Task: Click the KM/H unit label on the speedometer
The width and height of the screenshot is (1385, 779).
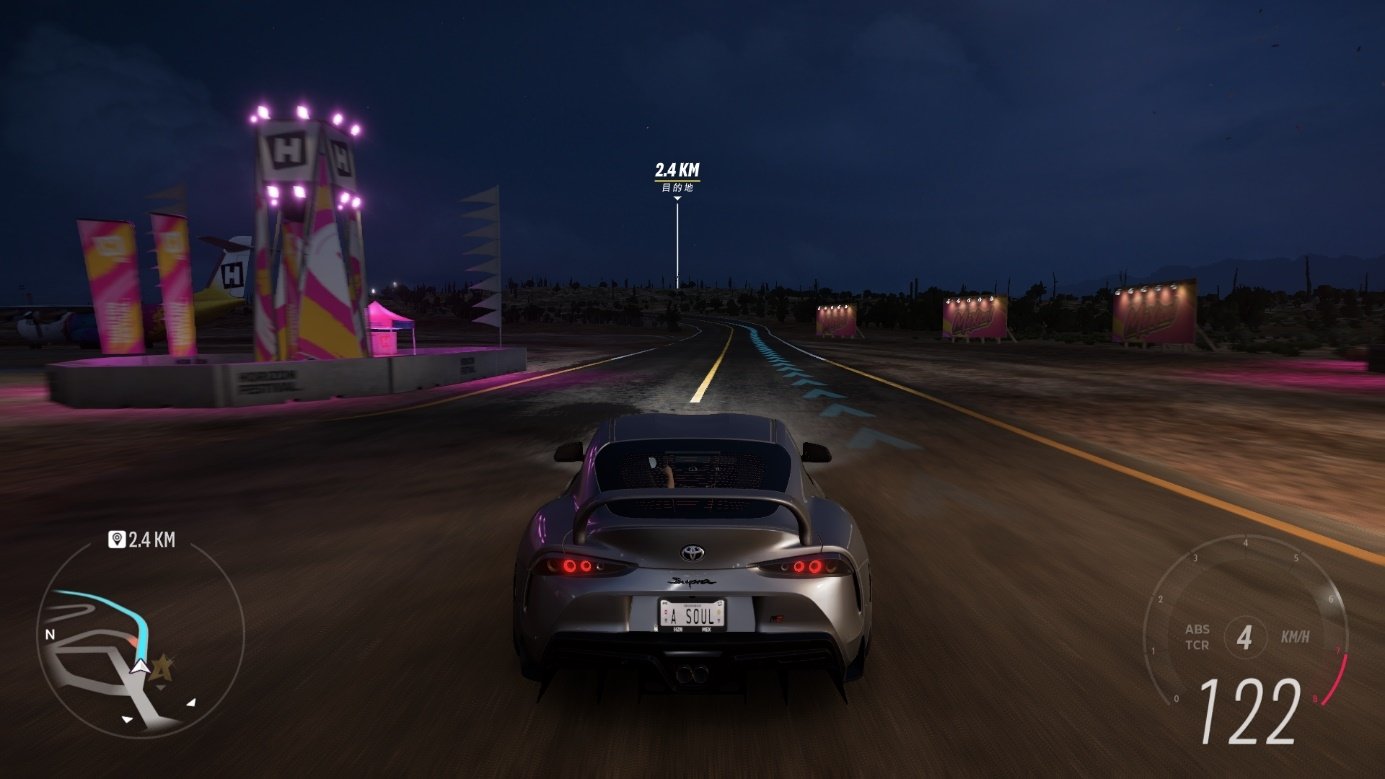Action: 1295,637
